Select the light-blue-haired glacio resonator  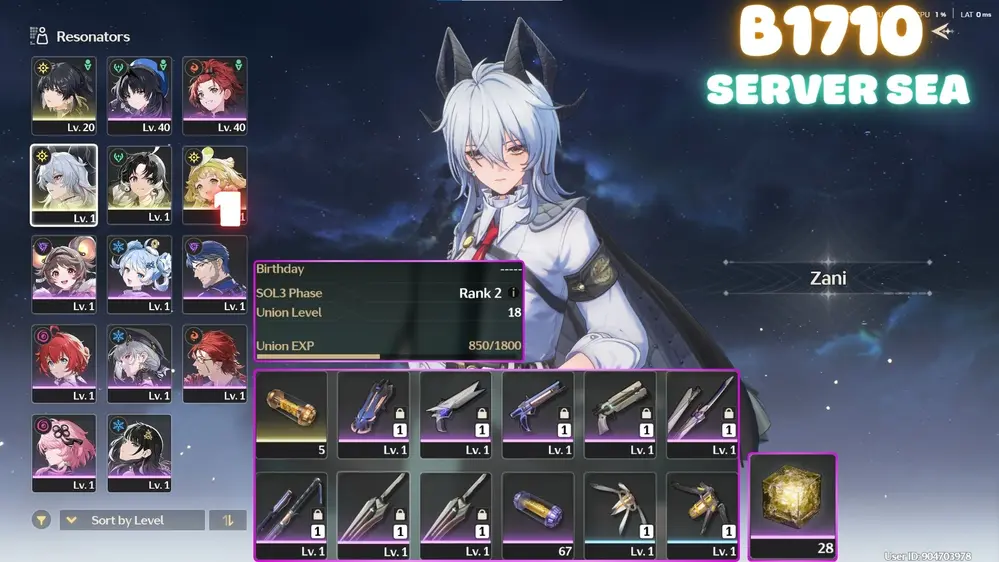(139, 274)
